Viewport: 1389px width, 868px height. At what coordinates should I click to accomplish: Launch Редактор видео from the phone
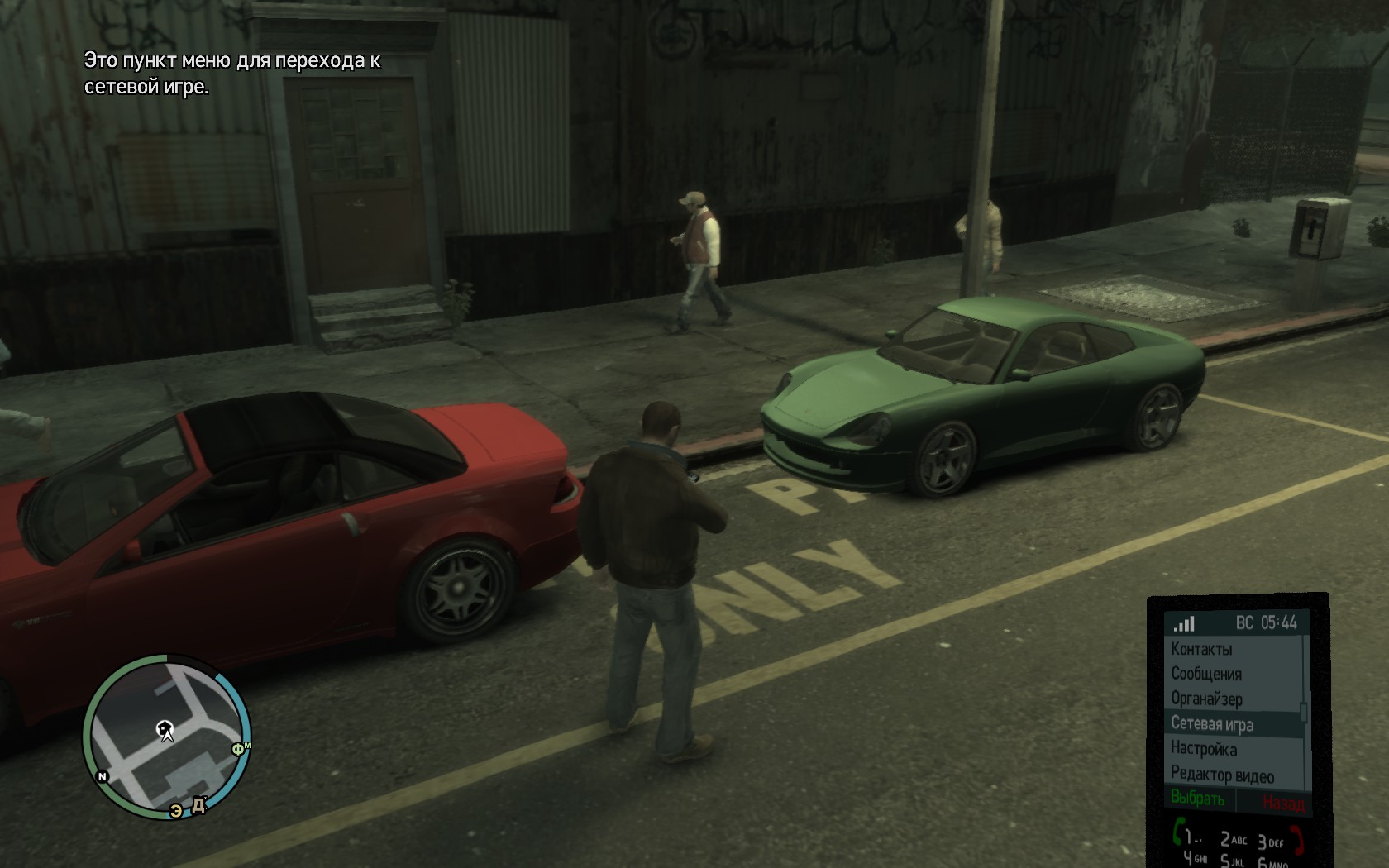(x=1222, y=775)
